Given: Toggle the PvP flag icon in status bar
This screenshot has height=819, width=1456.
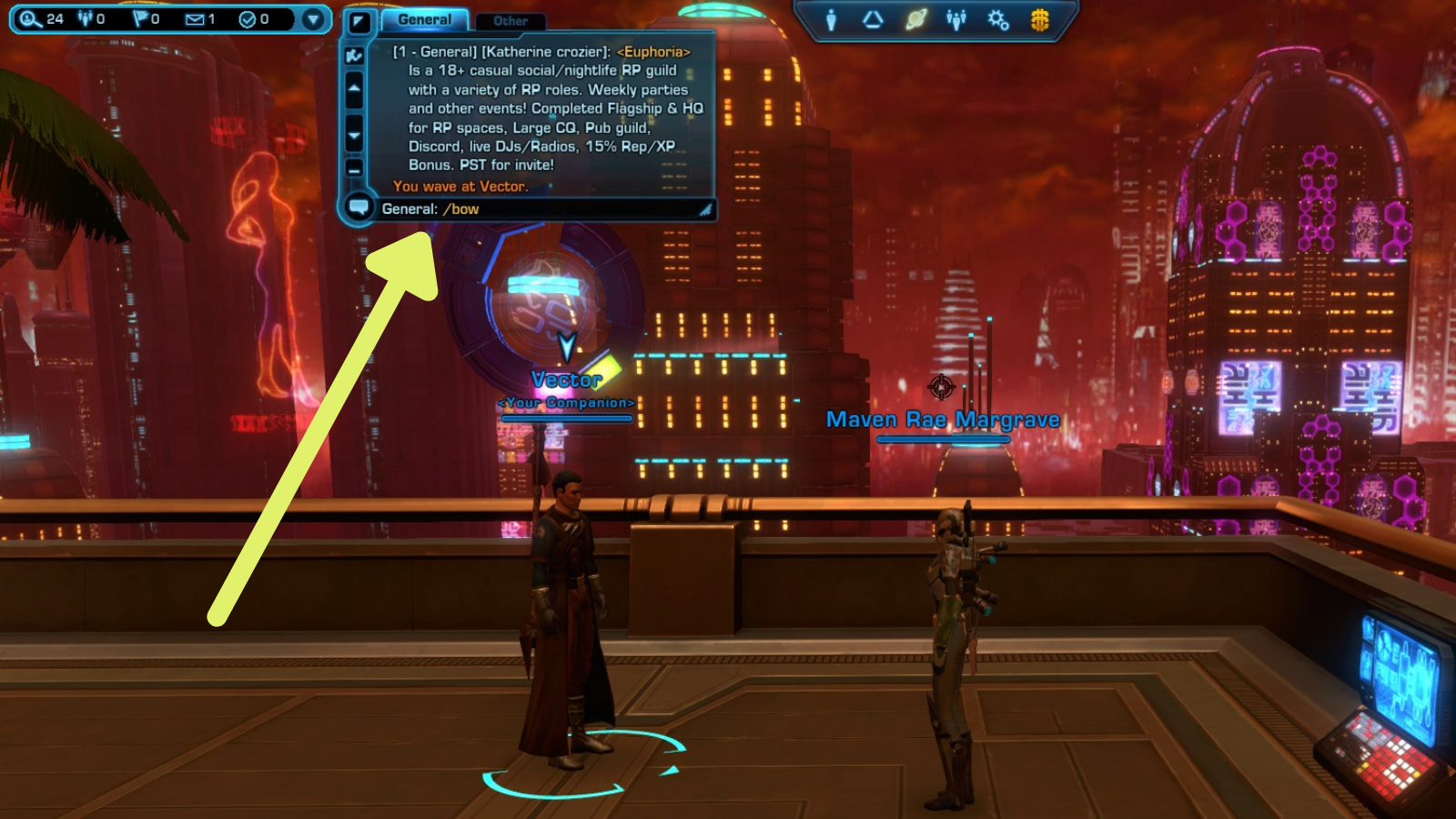Looking at the screenshot, I should pyautogui.click(x=140, y=18).
